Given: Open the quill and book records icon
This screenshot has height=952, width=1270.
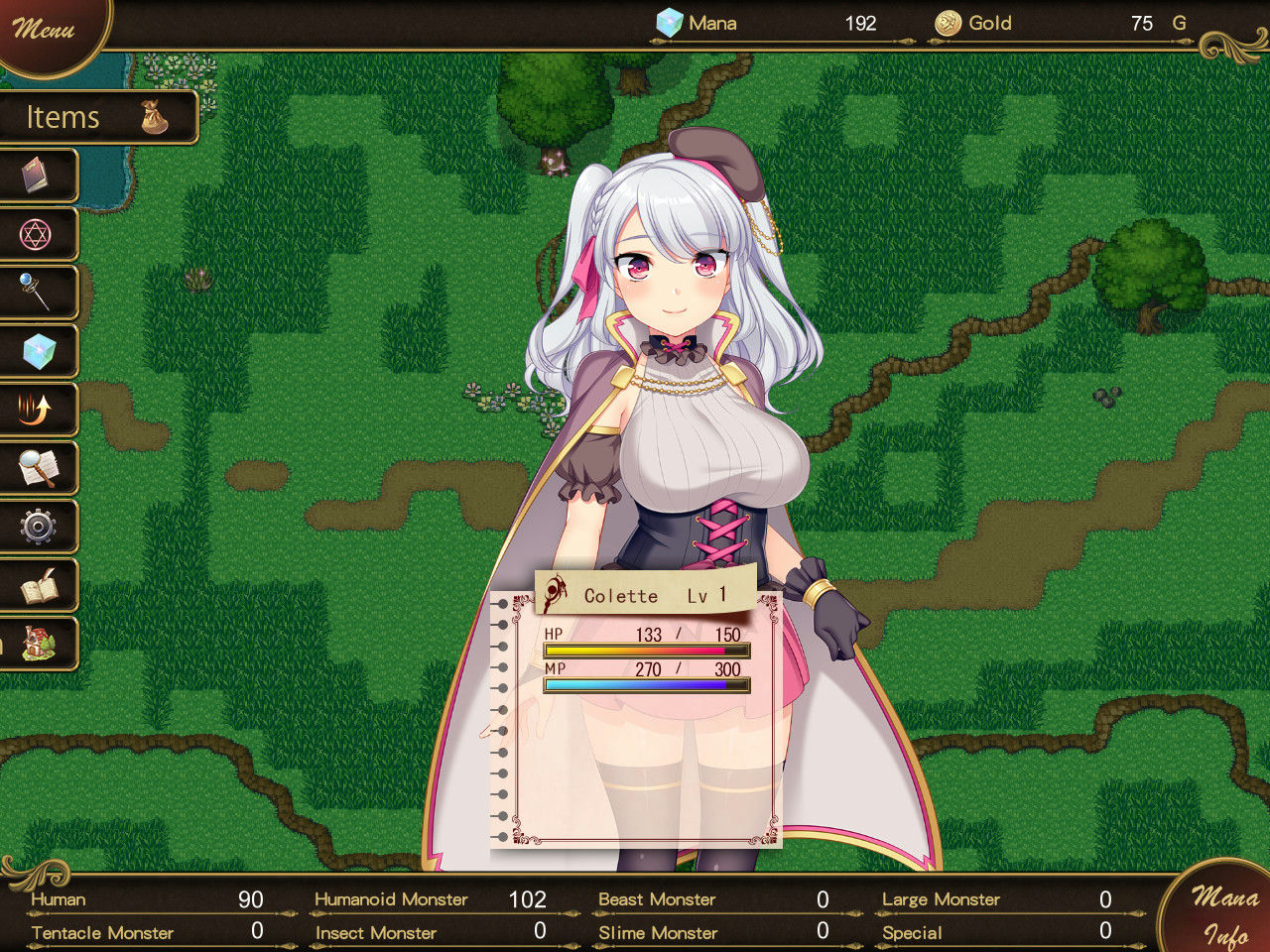Looking at the screenshot, I should tap(40, 586).
